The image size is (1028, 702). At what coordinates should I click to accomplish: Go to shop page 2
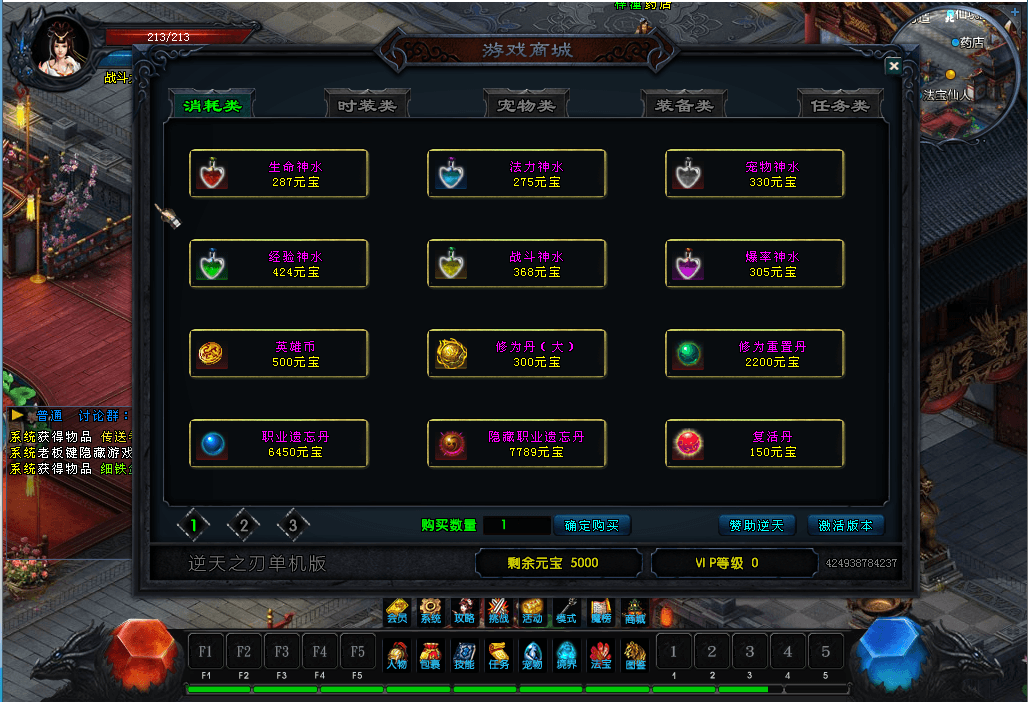(243, 523)
